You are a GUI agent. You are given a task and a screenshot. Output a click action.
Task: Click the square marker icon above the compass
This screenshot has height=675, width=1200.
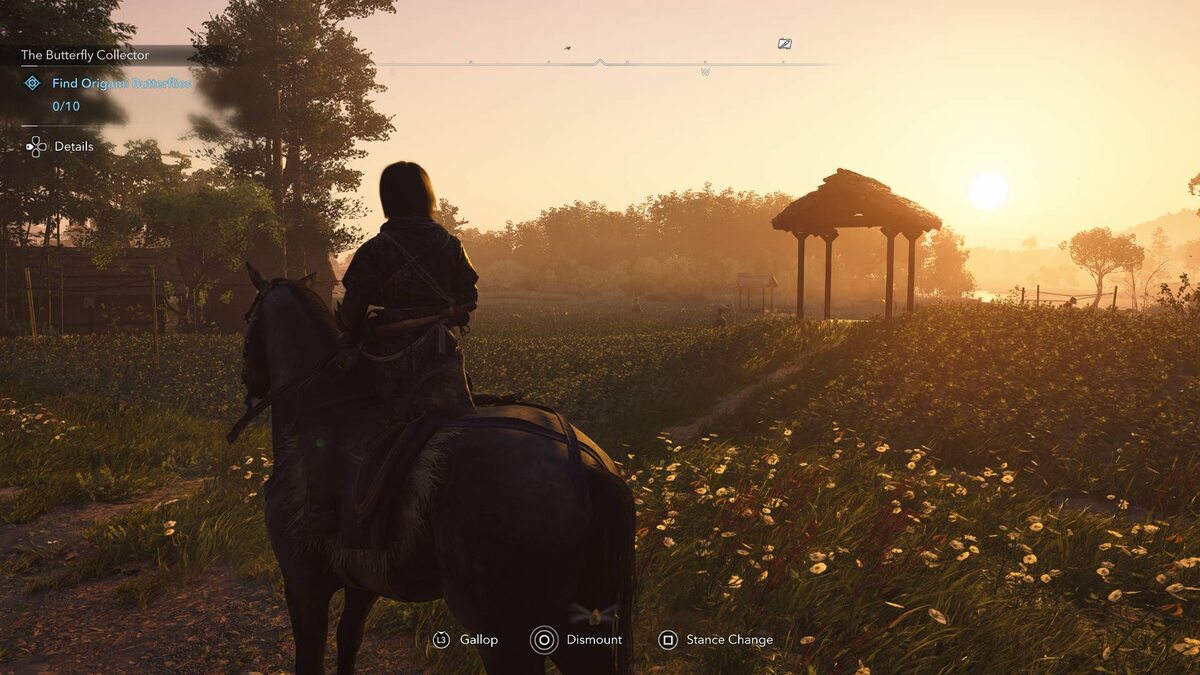click(x=785, y=44)
